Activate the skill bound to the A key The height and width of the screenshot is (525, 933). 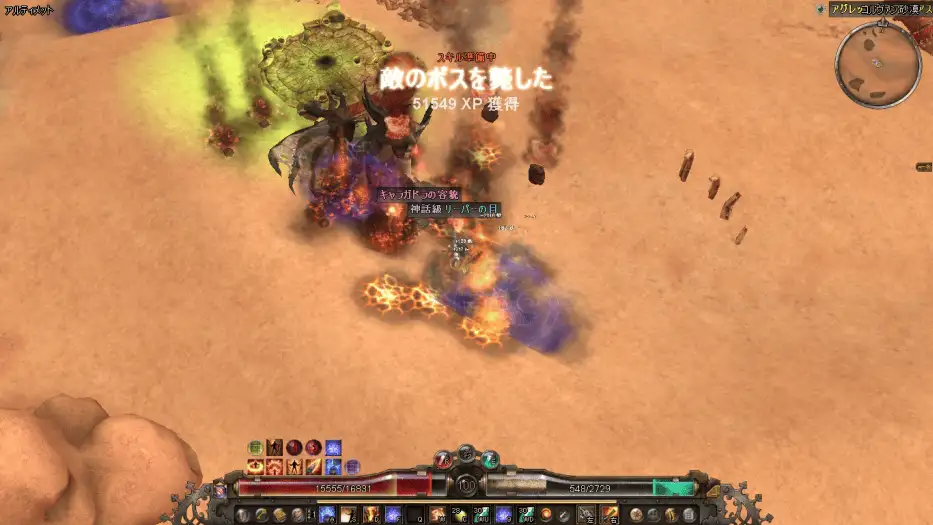pyautogui.click(x=327, y=514)
